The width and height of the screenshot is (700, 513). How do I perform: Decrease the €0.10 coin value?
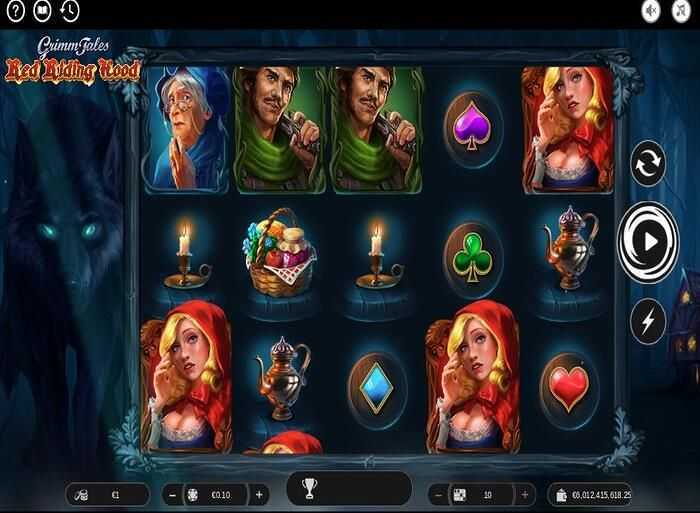coord(173,494)
